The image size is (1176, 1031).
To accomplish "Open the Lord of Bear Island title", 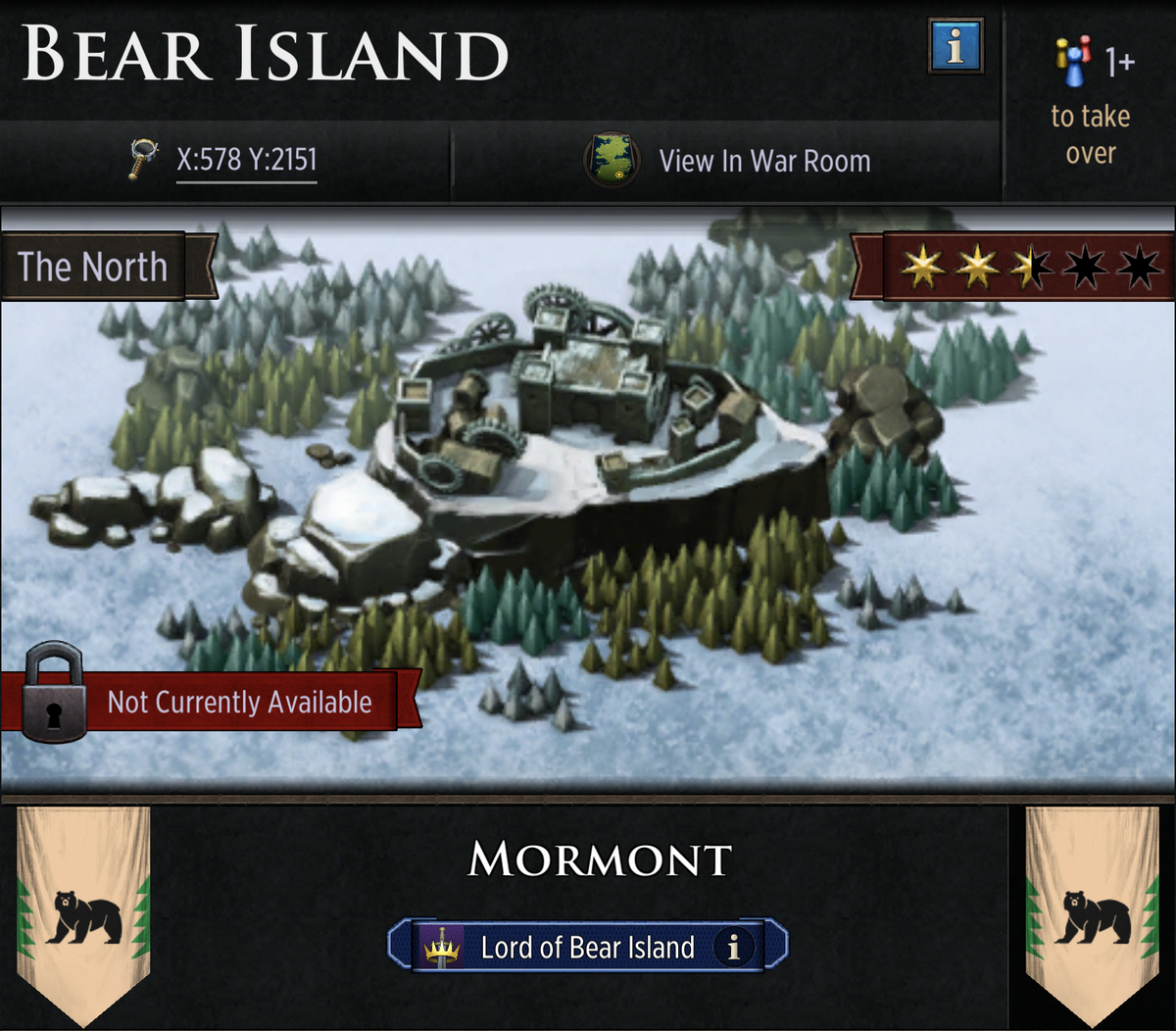I will 586,947.
